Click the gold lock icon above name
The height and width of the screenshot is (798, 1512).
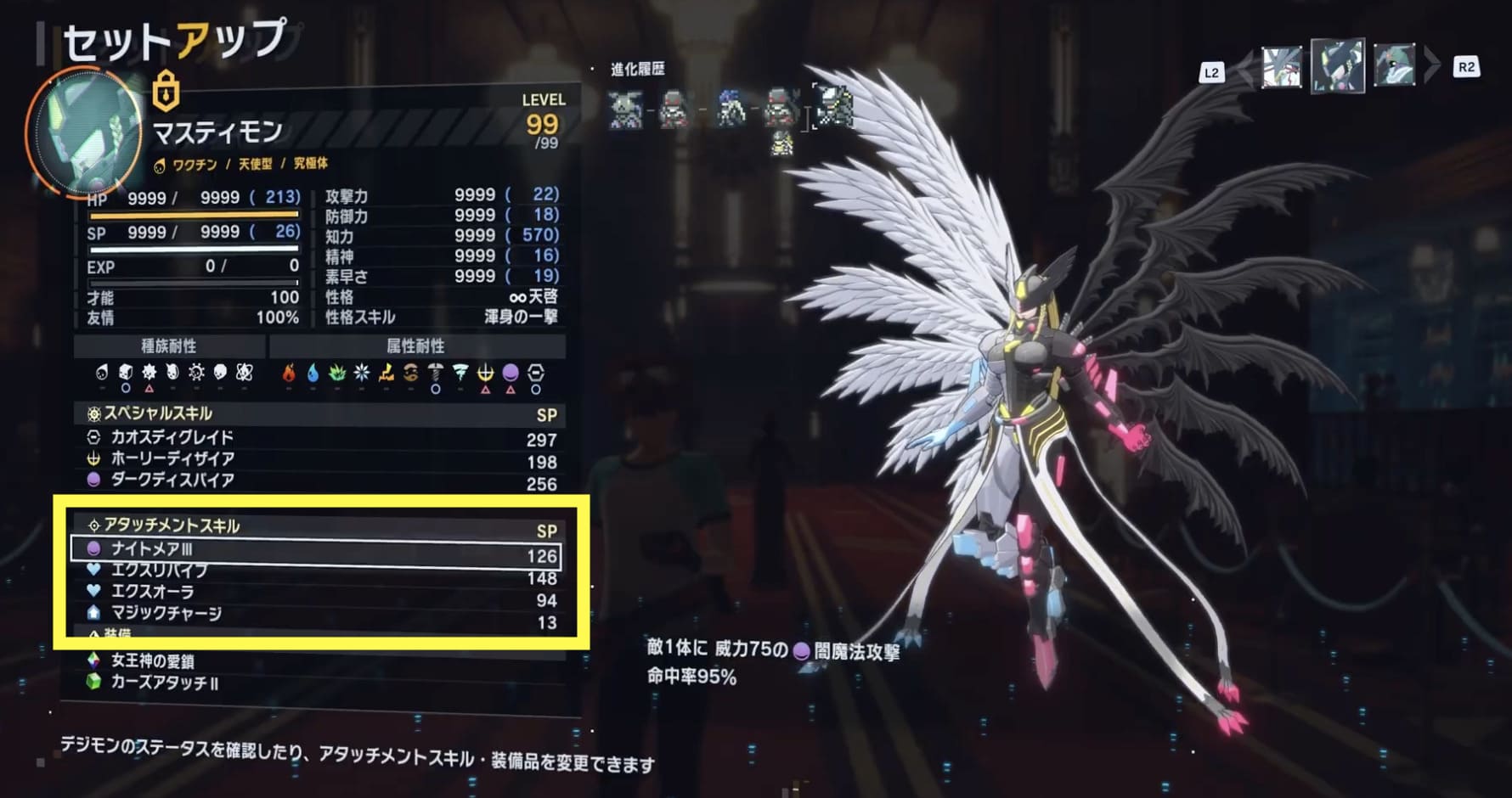click(x=166, y=91)
